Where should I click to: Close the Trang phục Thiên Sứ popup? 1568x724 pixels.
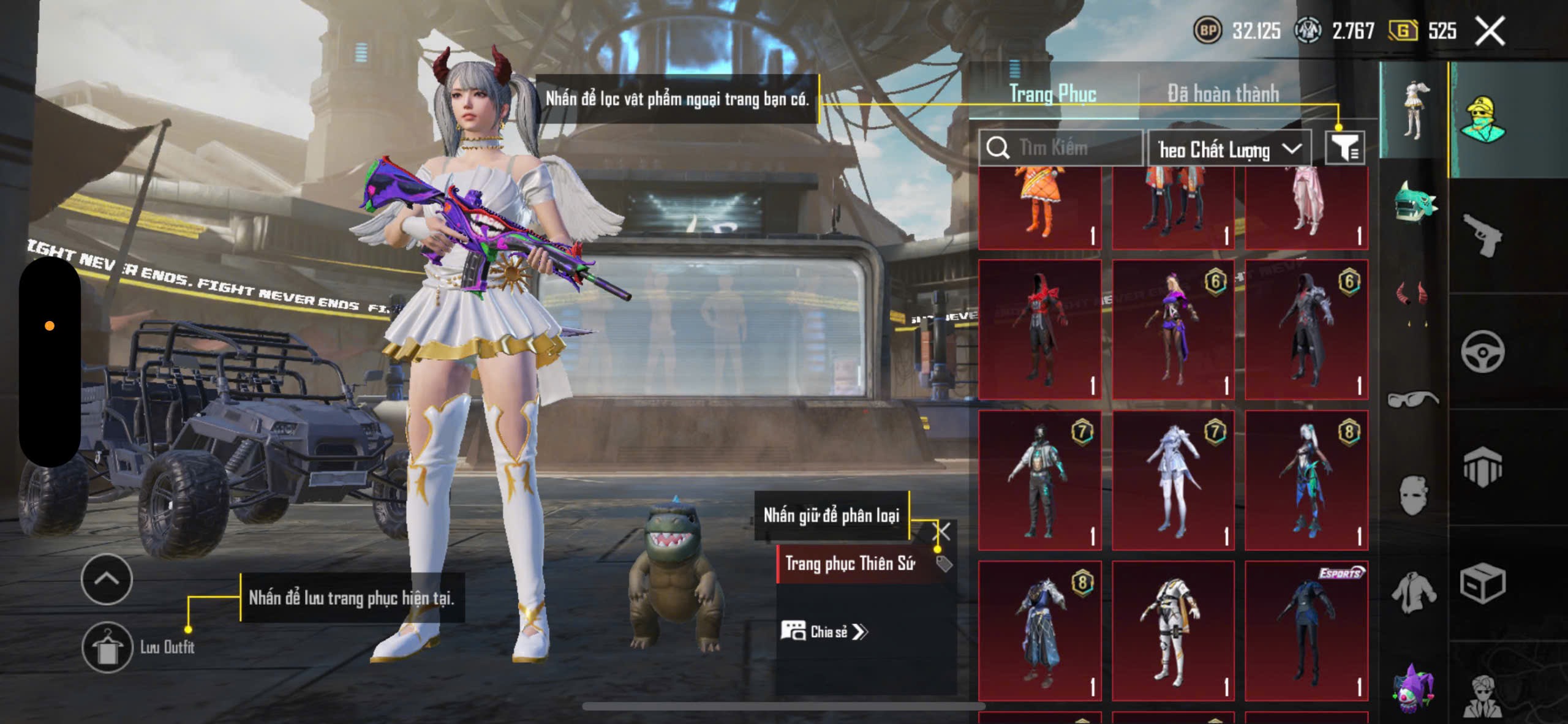pos(942,531)
